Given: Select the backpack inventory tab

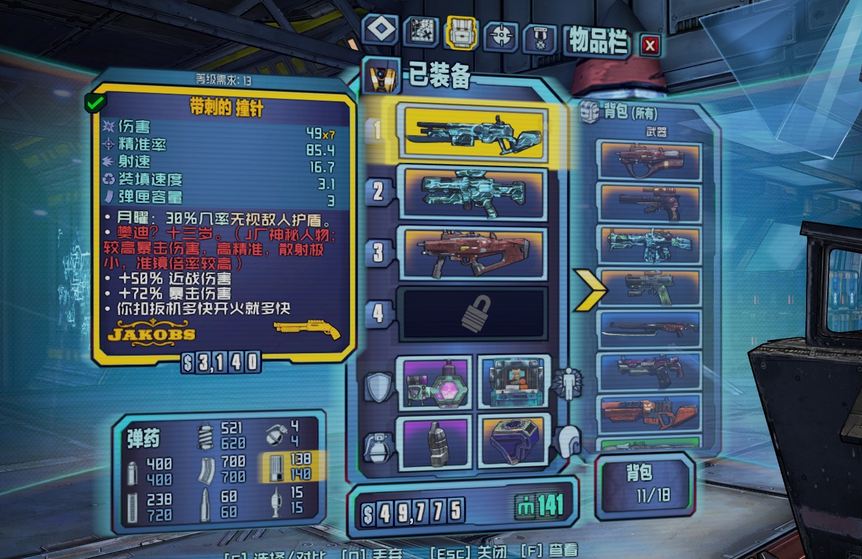Looking at the screenshot, I should pos(460,33).
